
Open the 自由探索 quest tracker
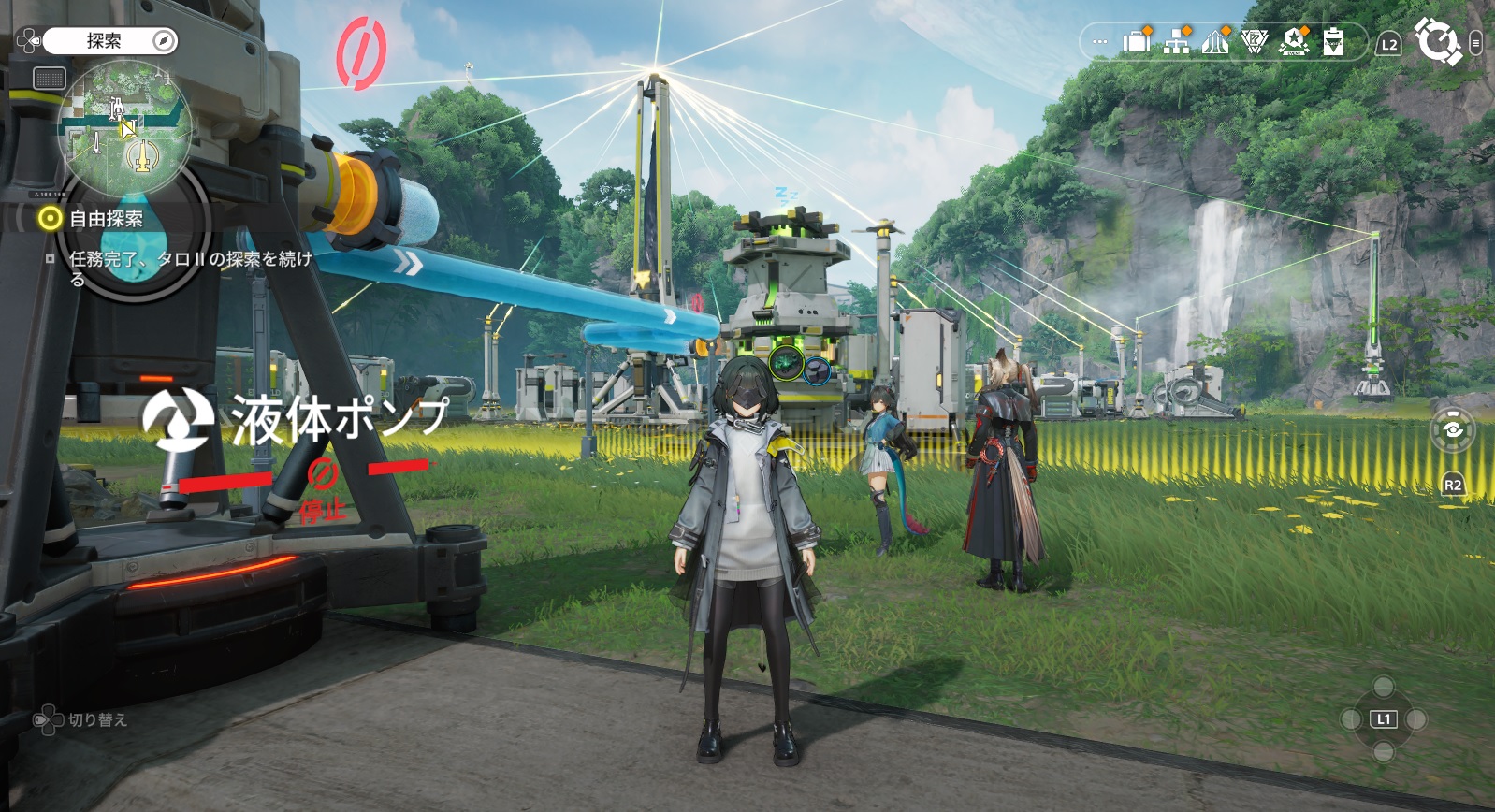coord(105,219)
